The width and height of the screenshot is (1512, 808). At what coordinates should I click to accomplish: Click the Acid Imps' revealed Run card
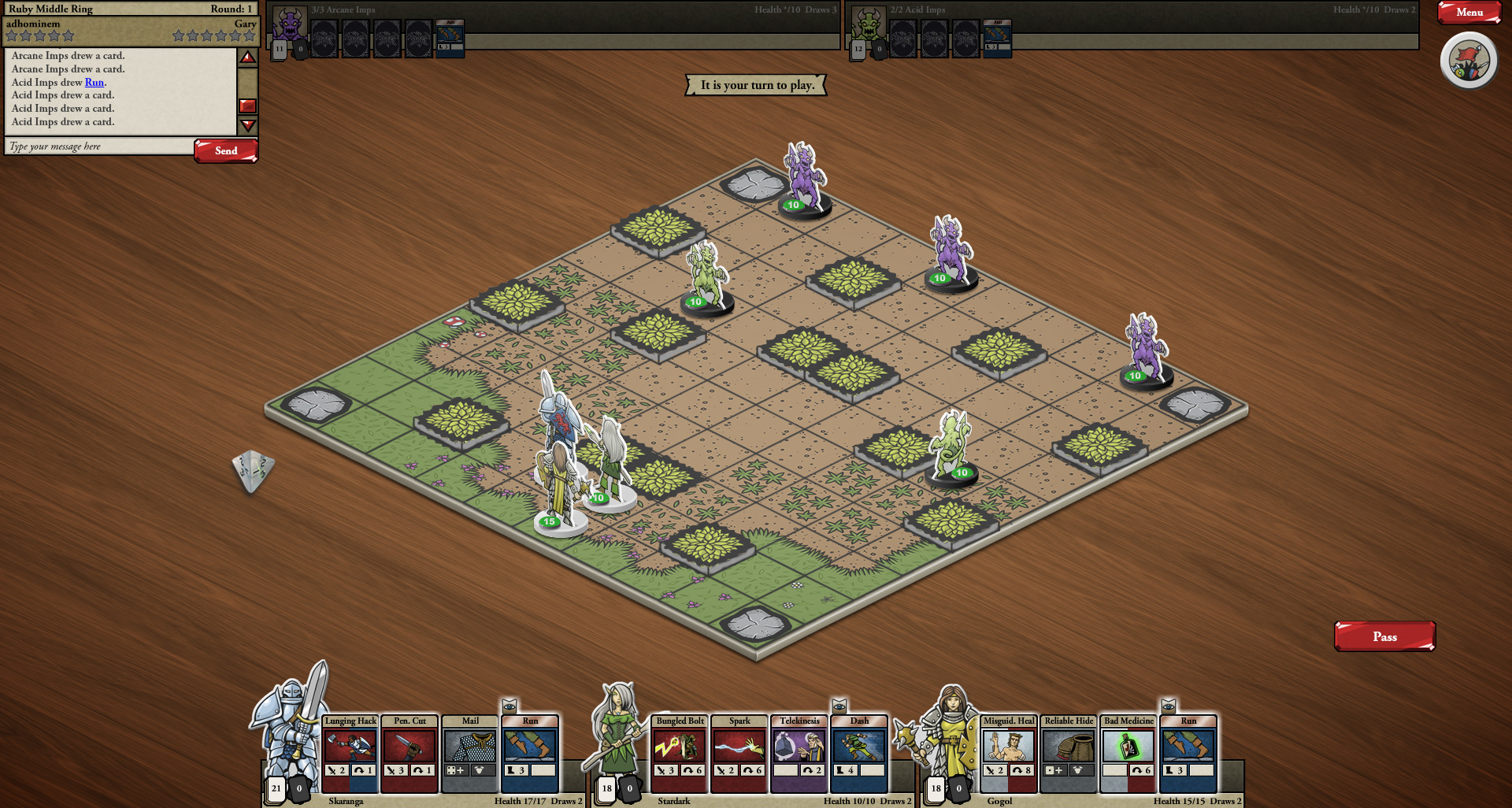click(997, 39)
